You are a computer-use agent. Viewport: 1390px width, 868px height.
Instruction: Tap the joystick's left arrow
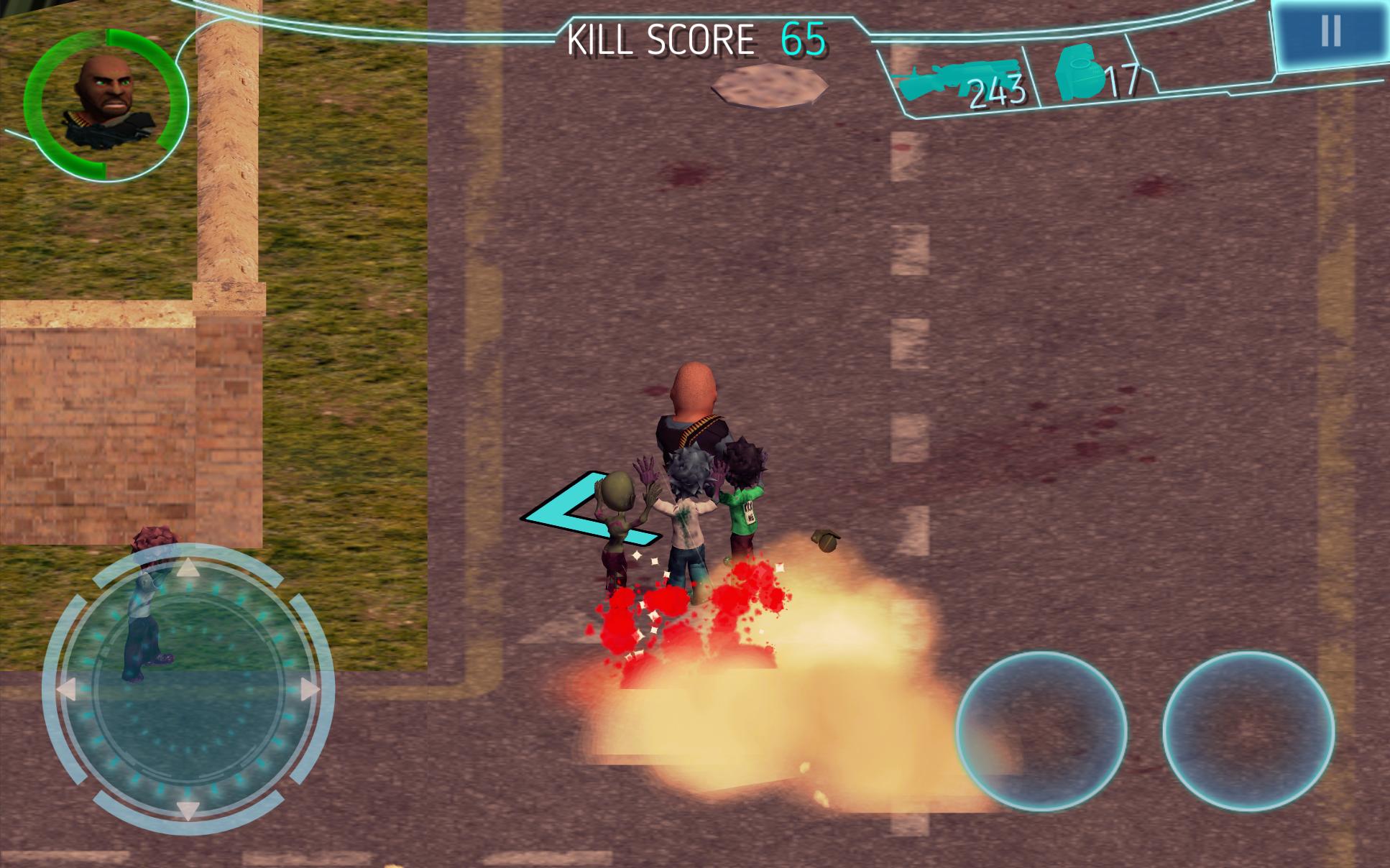[67, 689]
